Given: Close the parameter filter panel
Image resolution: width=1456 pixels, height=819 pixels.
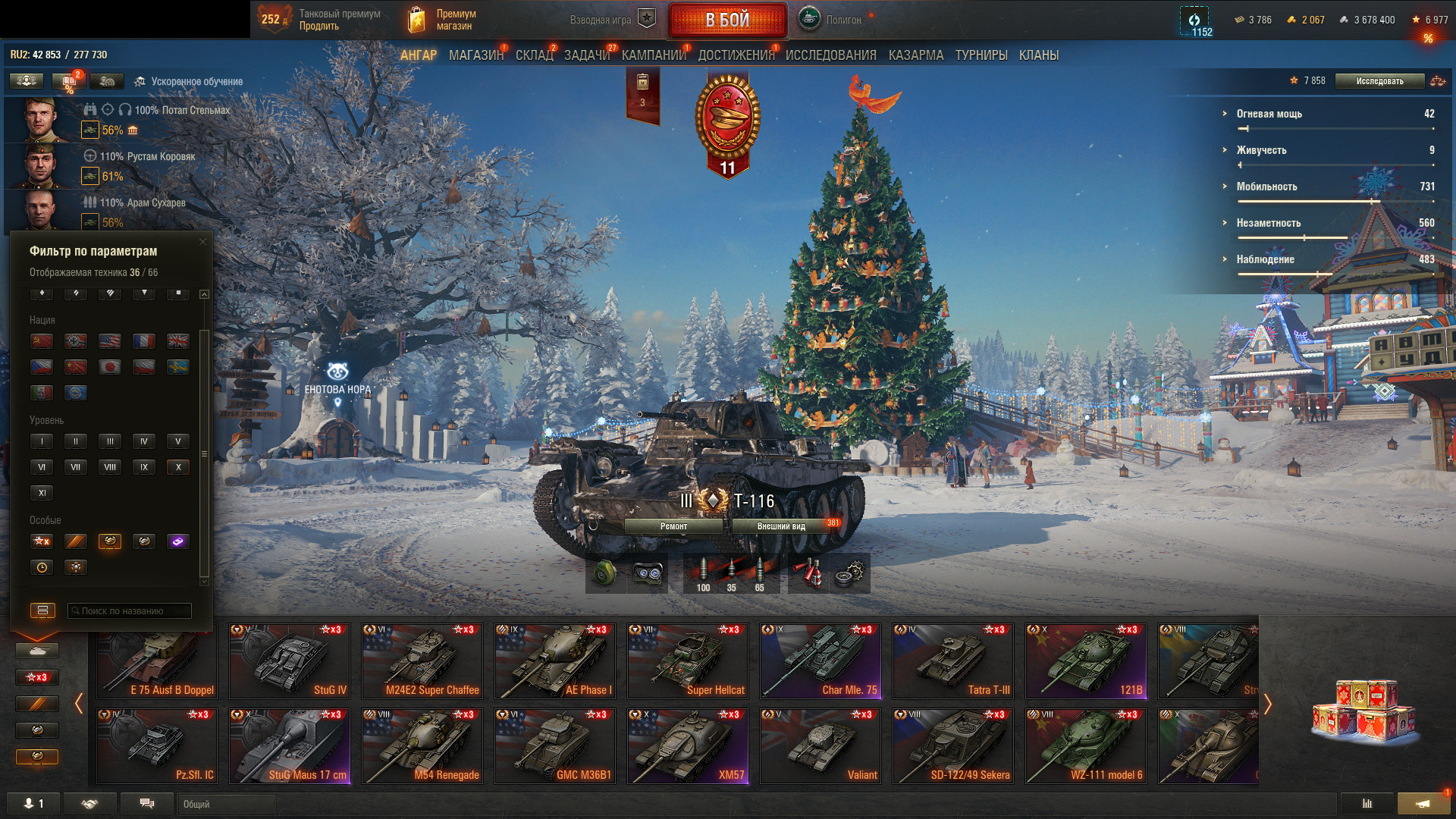Looking at the screenshot, I should (x=202, y=242).
